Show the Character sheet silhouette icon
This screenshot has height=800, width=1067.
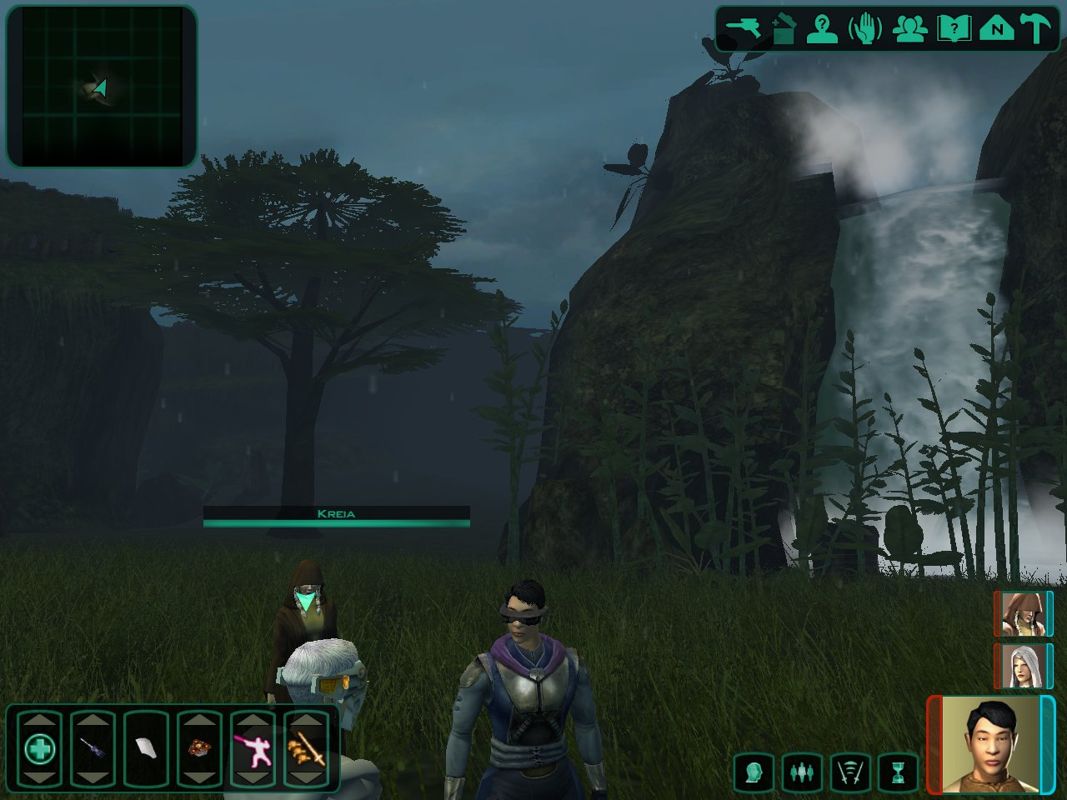[823, 29]
